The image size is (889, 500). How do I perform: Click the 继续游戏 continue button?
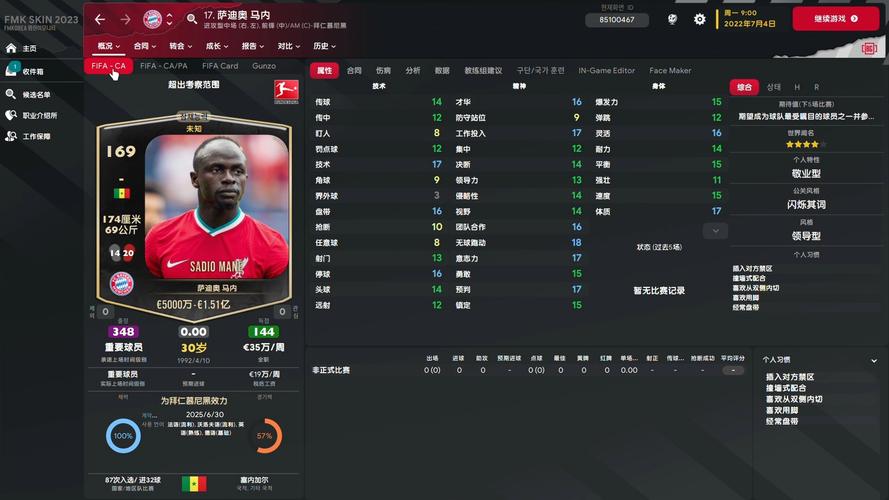point(835,19)
